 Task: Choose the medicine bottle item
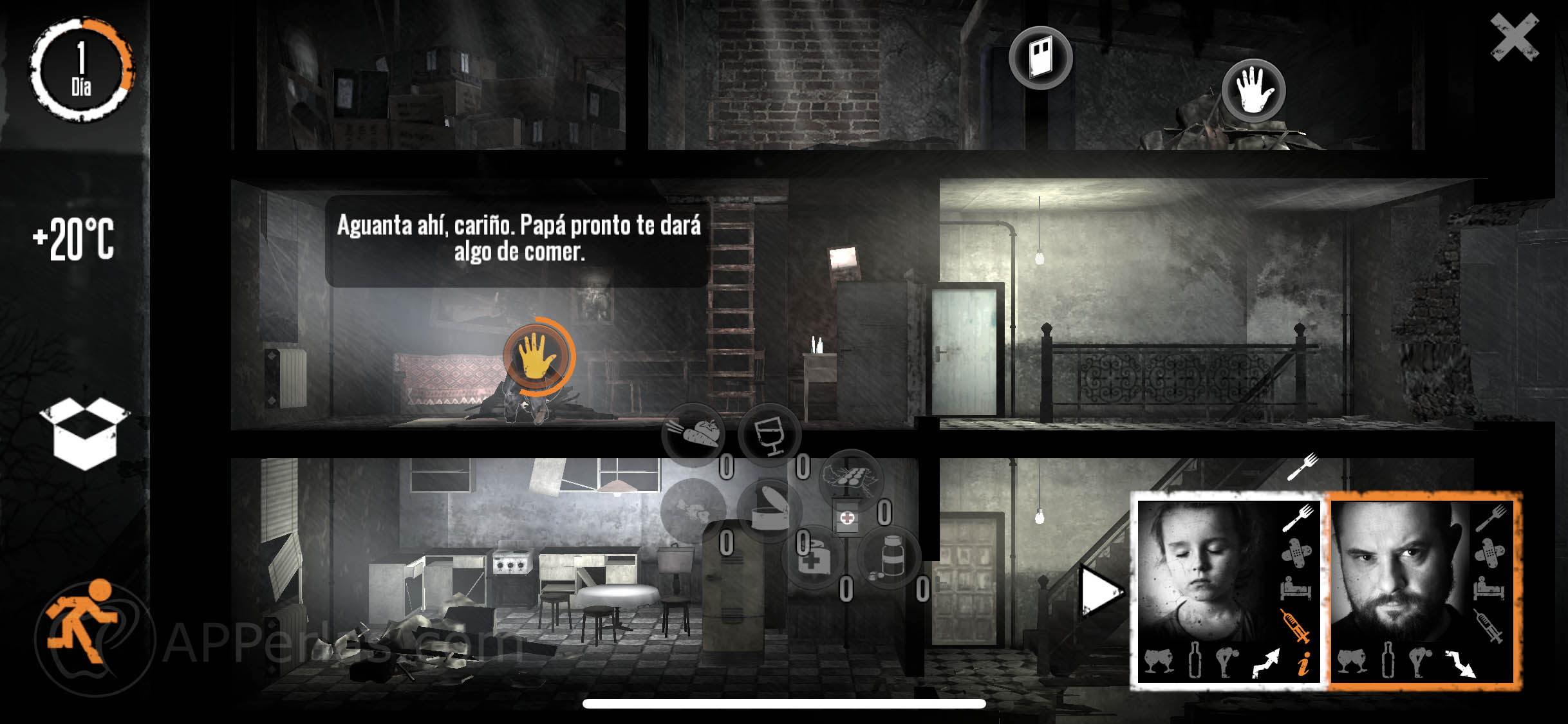pyautogui.click(x=890, y=557)
